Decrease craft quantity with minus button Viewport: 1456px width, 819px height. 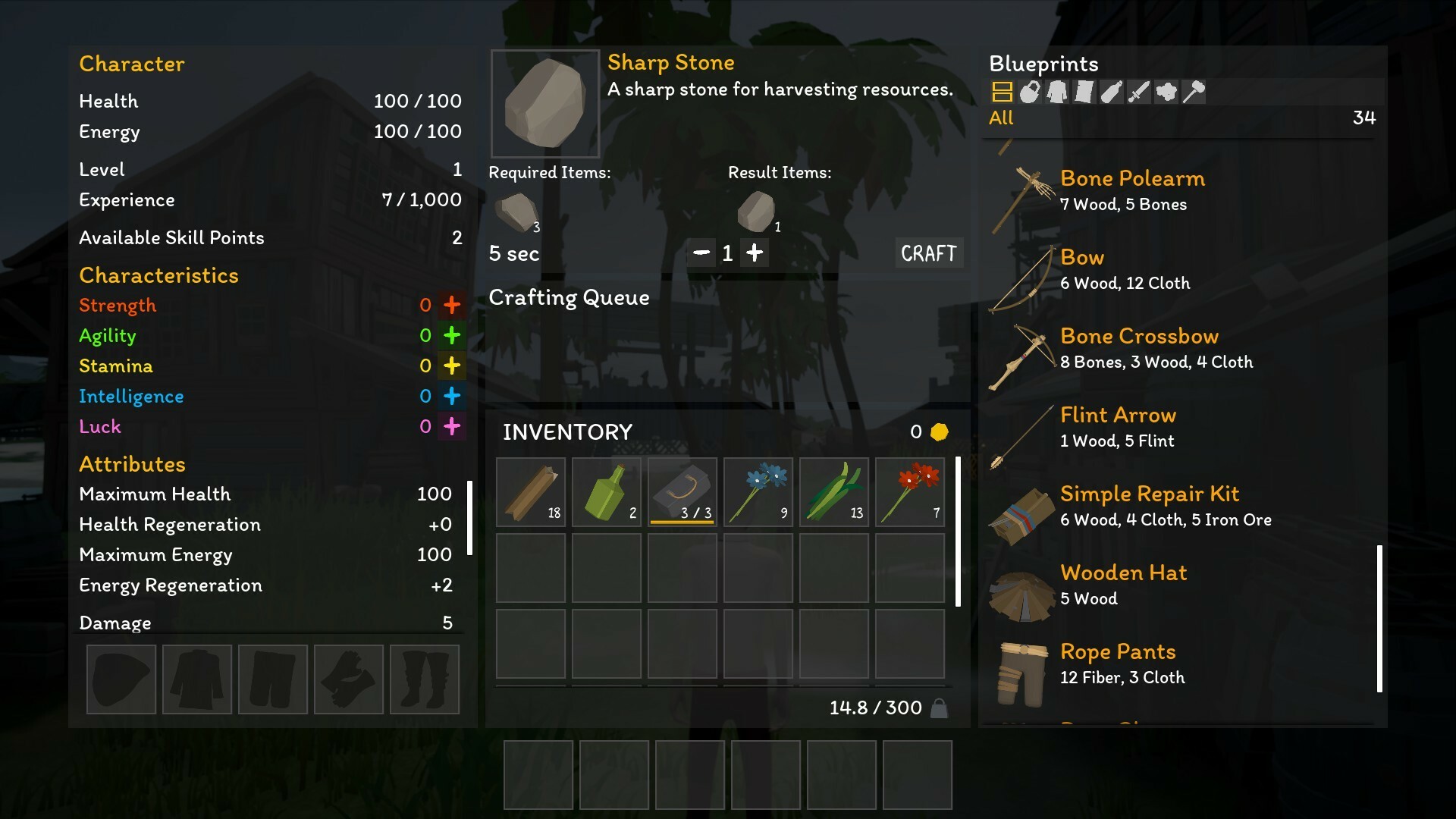pos(701,253)
